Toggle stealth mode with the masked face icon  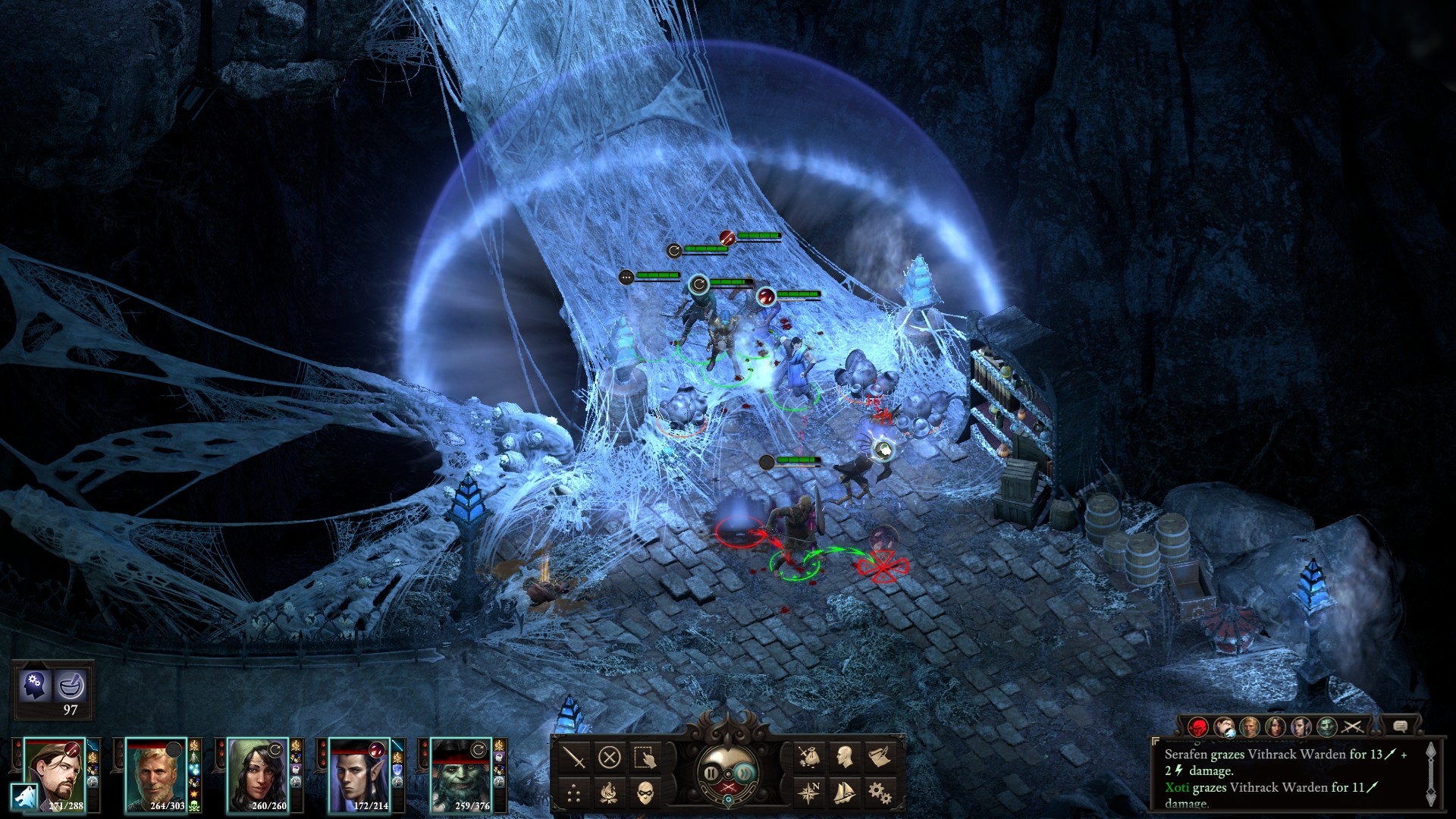(x=645, y=793)
